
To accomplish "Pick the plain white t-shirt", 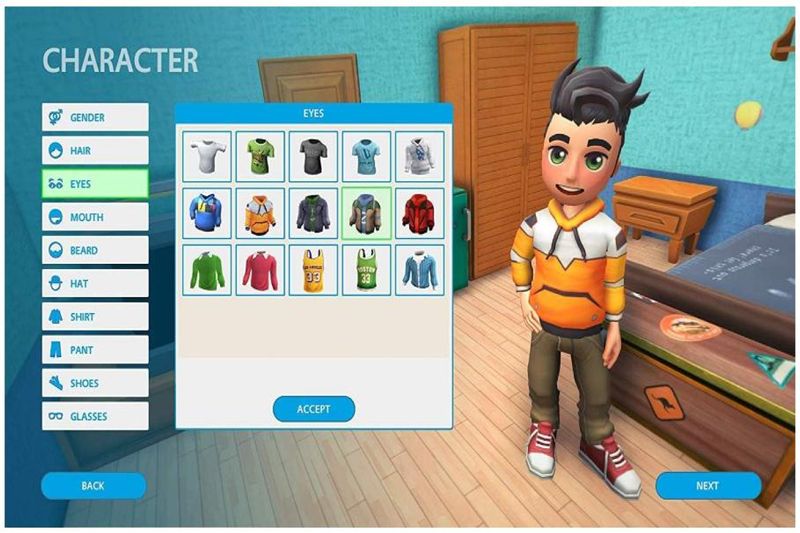I will click(x=207, y=156).
